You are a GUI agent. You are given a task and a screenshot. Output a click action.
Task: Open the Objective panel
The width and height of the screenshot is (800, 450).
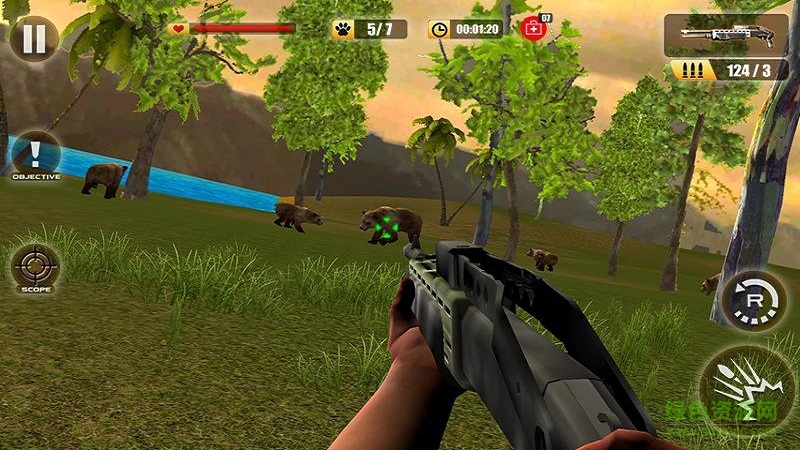36,156
